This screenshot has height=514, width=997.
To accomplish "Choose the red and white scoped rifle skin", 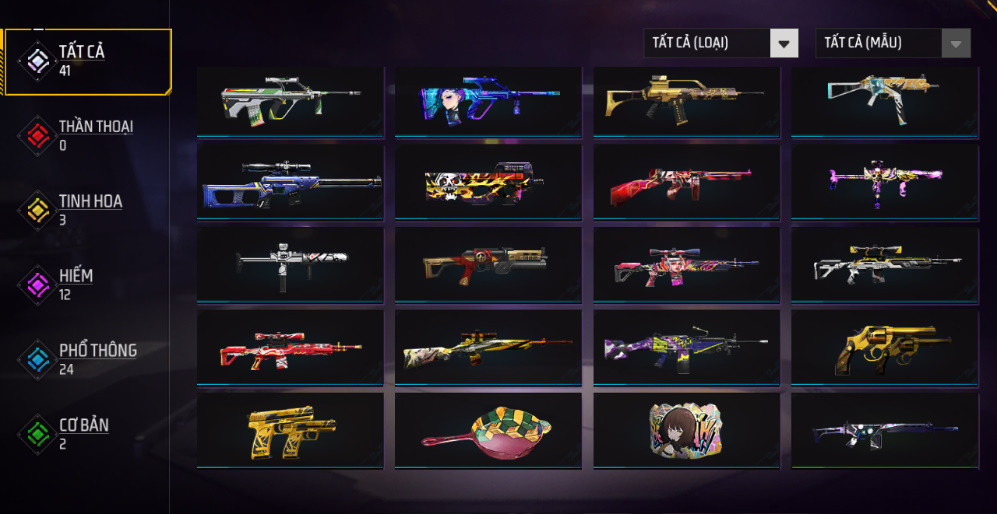I will [x=290, y=347].
